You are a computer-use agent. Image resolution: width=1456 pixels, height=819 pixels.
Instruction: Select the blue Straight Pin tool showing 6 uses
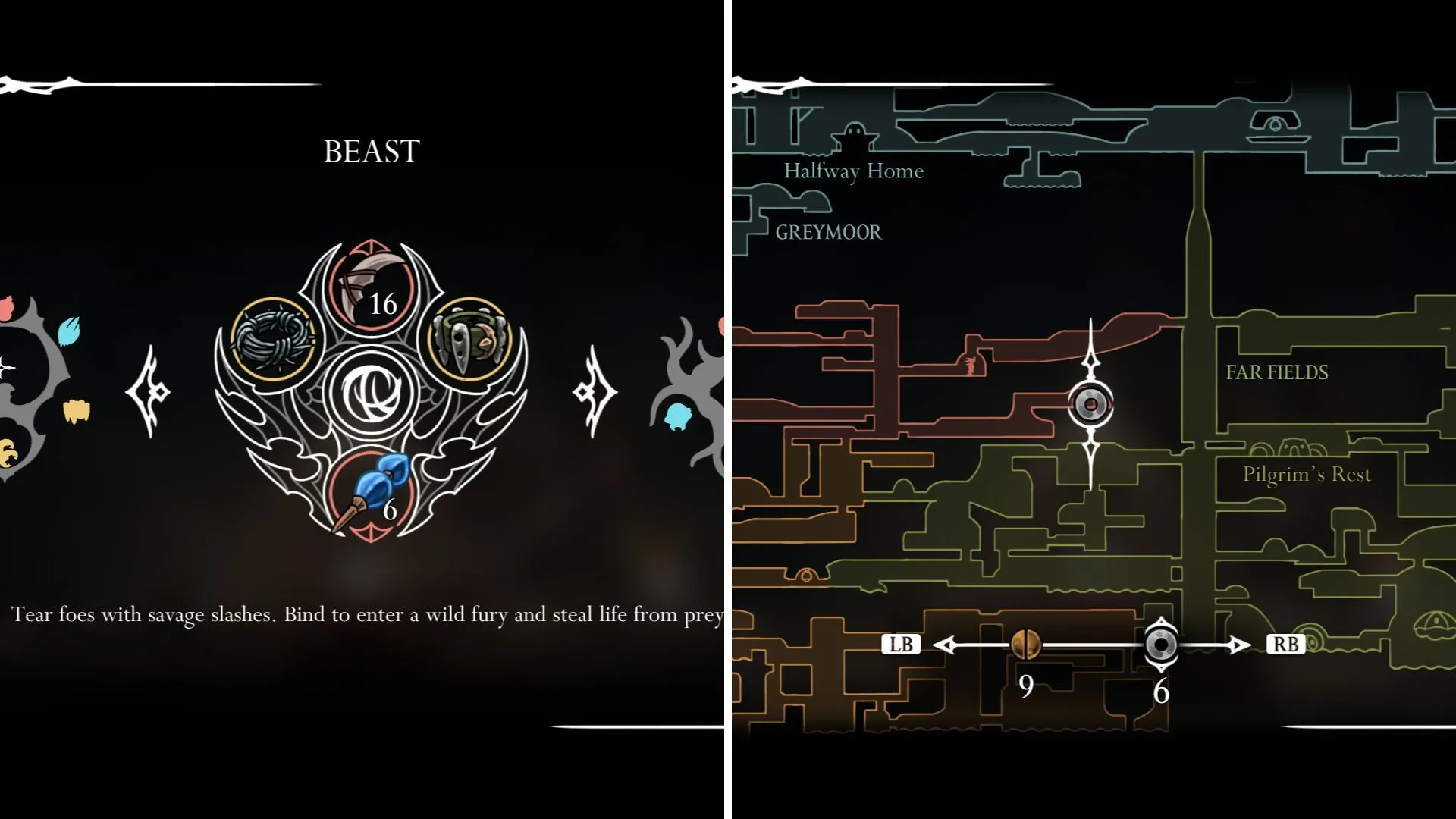[369, 489]
